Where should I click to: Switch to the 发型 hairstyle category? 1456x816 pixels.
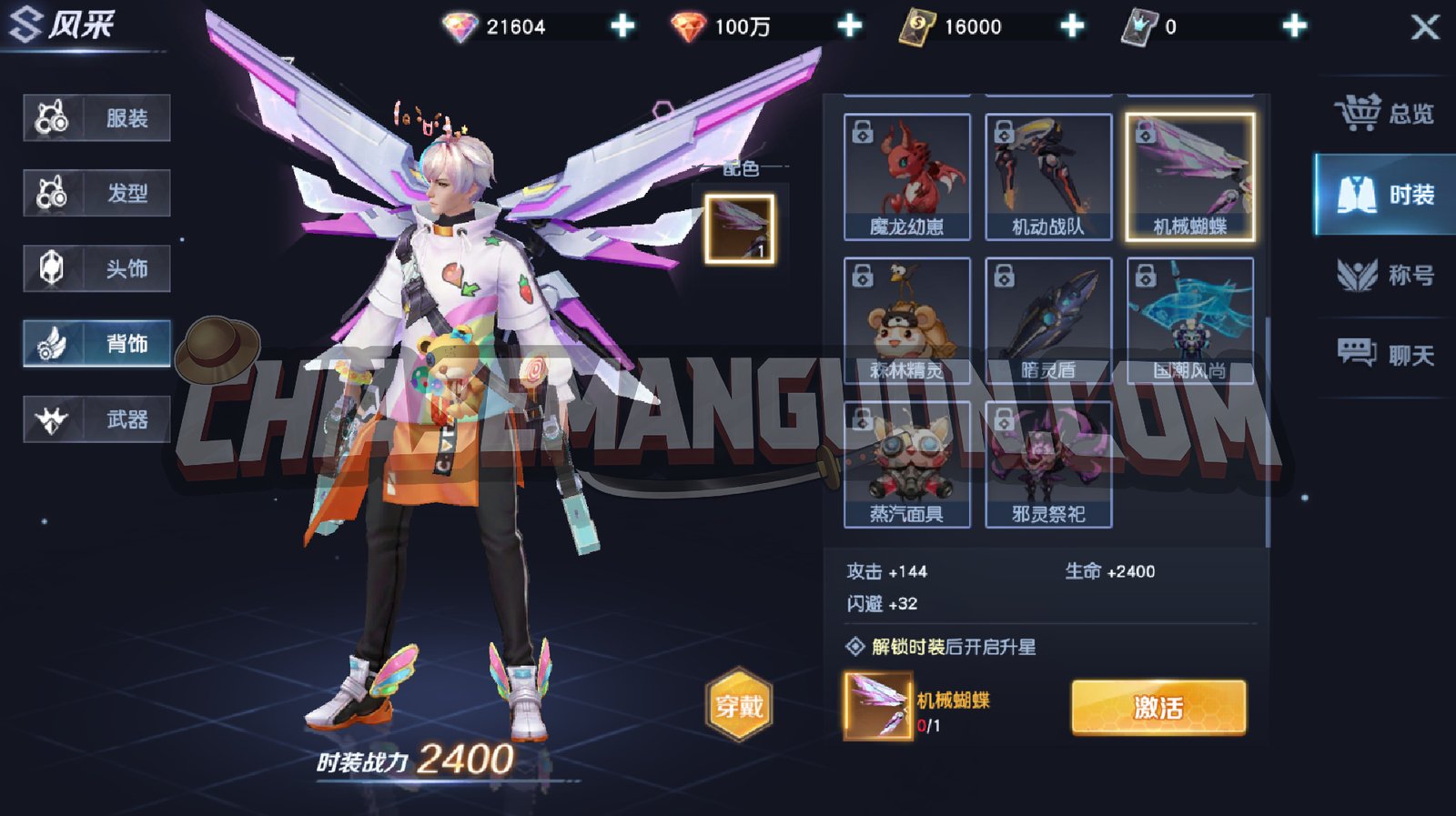(97, 193)
